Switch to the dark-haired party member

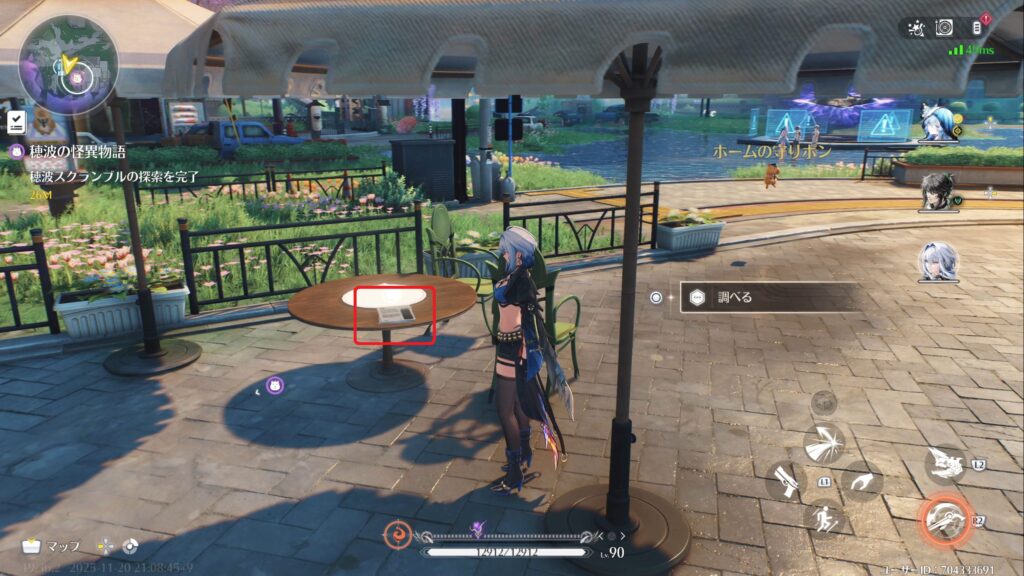point(937,192)
